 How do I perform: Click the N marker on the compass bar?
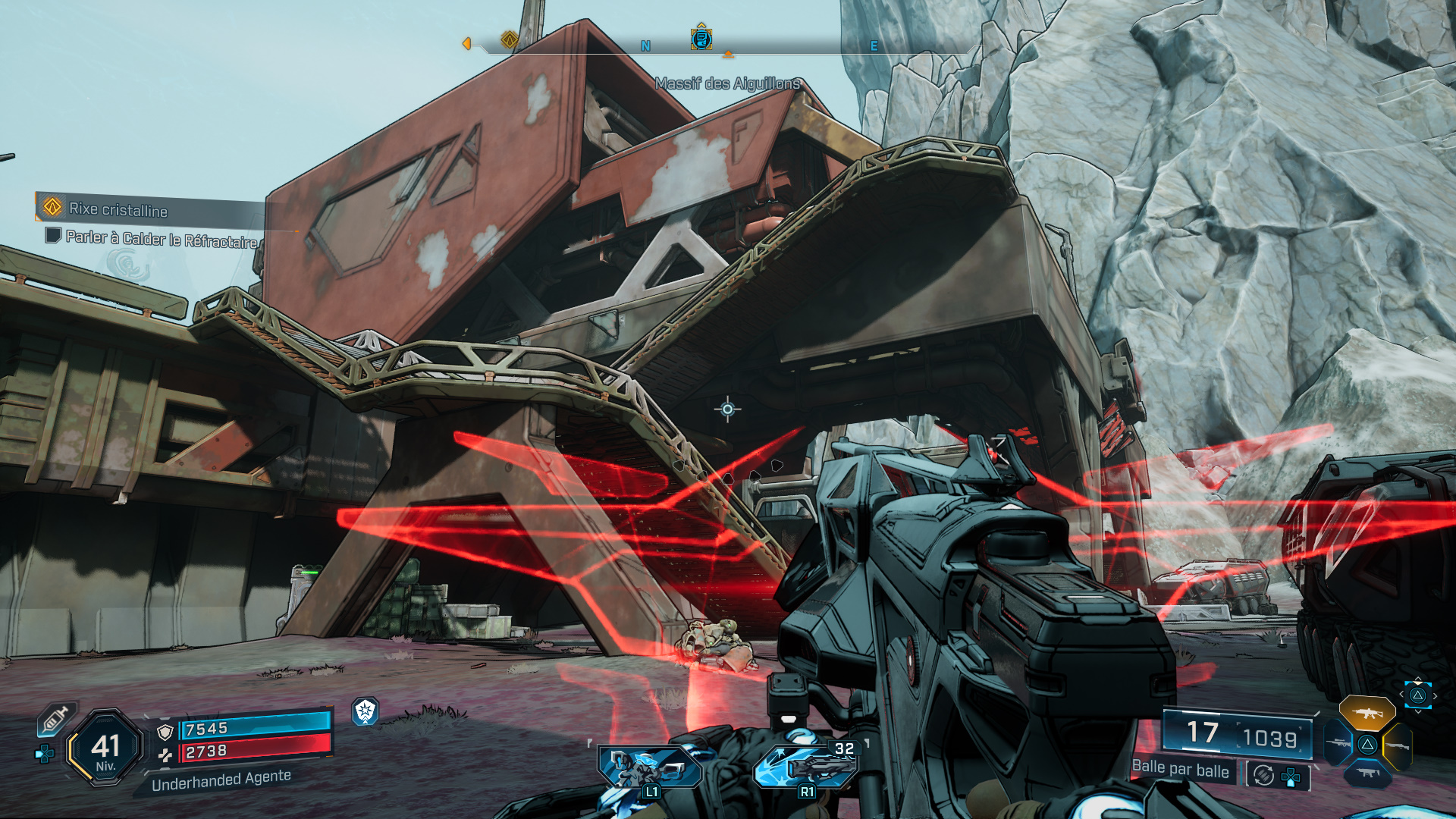point(645,45)
